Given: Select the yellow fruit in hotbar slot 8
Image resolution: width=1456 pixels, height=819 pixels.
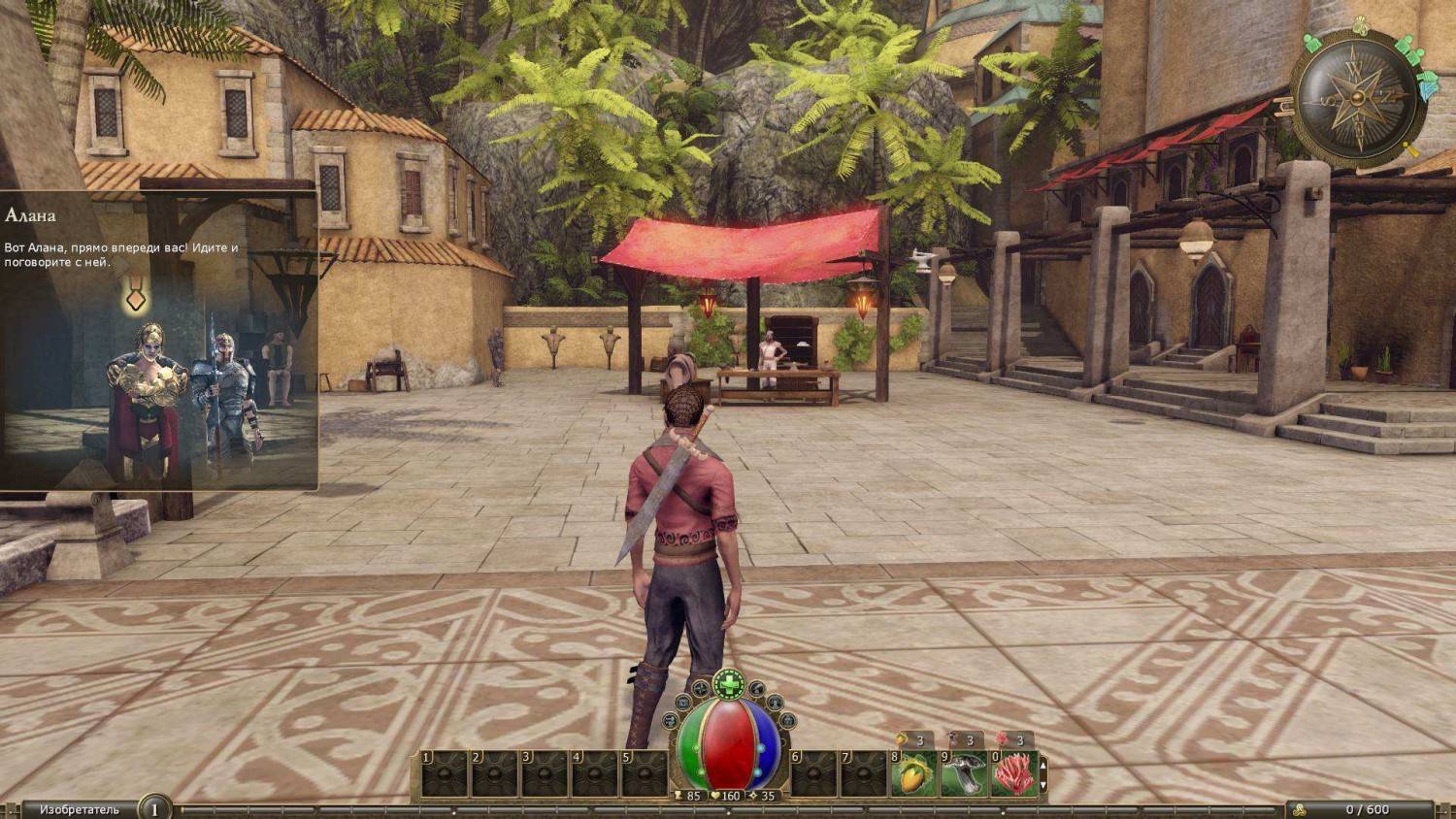Looking at the screenshot, I should (914, 773).
